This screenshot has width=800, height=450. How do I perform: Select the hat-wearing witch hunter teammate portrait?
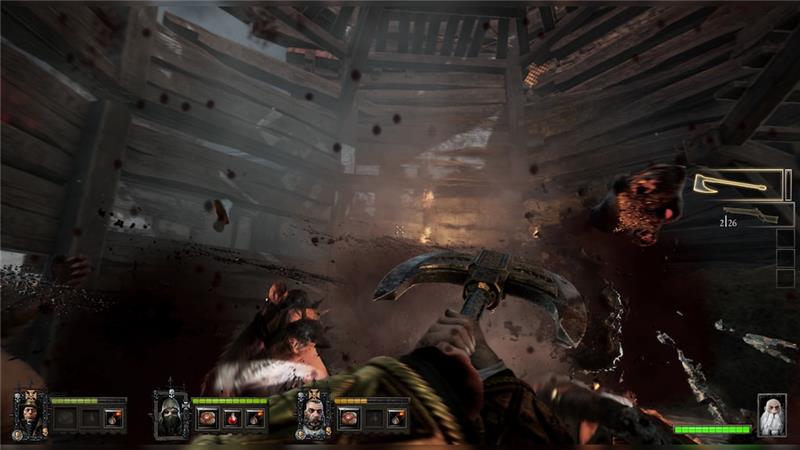[28, 414]
